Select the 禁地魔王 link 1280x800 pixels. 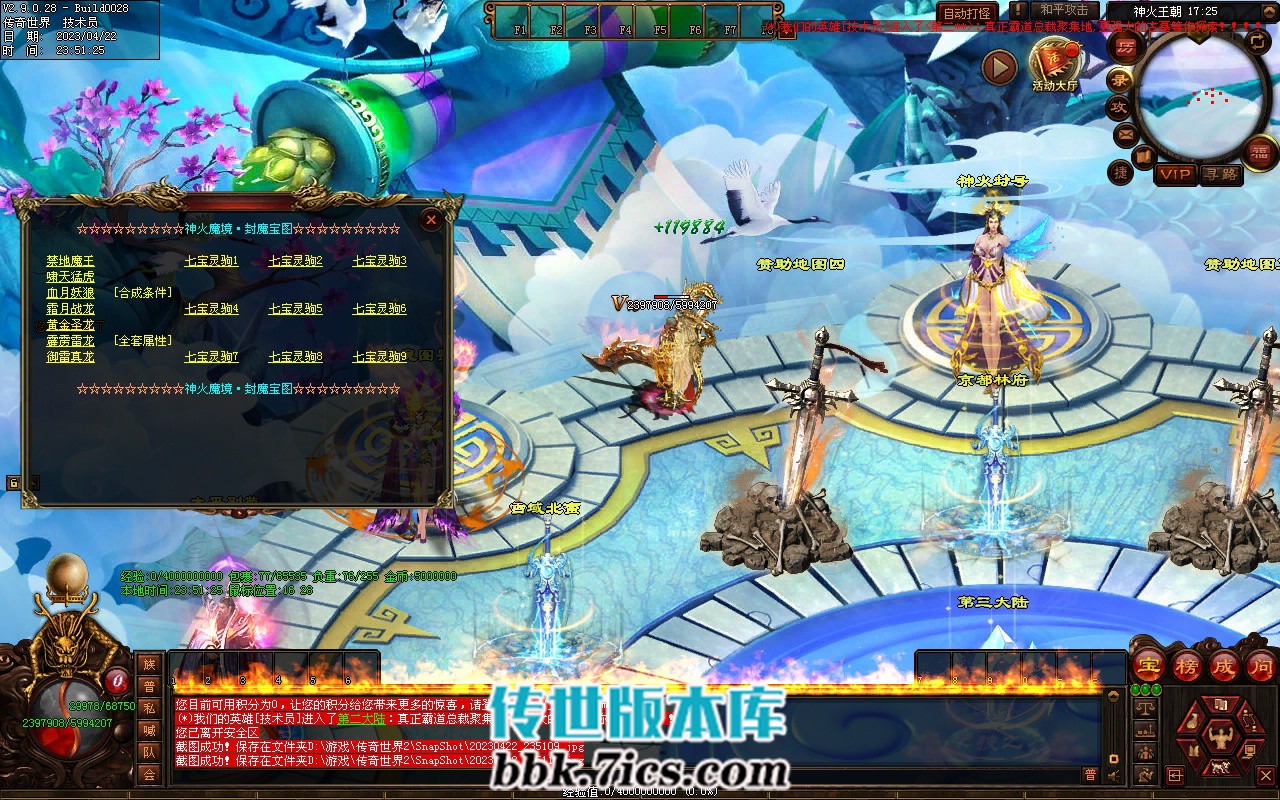coord(70,261)
